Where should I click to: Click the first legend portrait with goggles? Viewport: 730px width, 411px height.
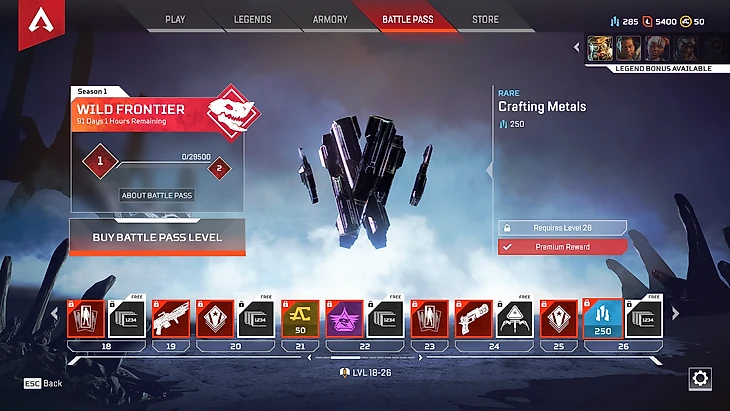point(600,48)
